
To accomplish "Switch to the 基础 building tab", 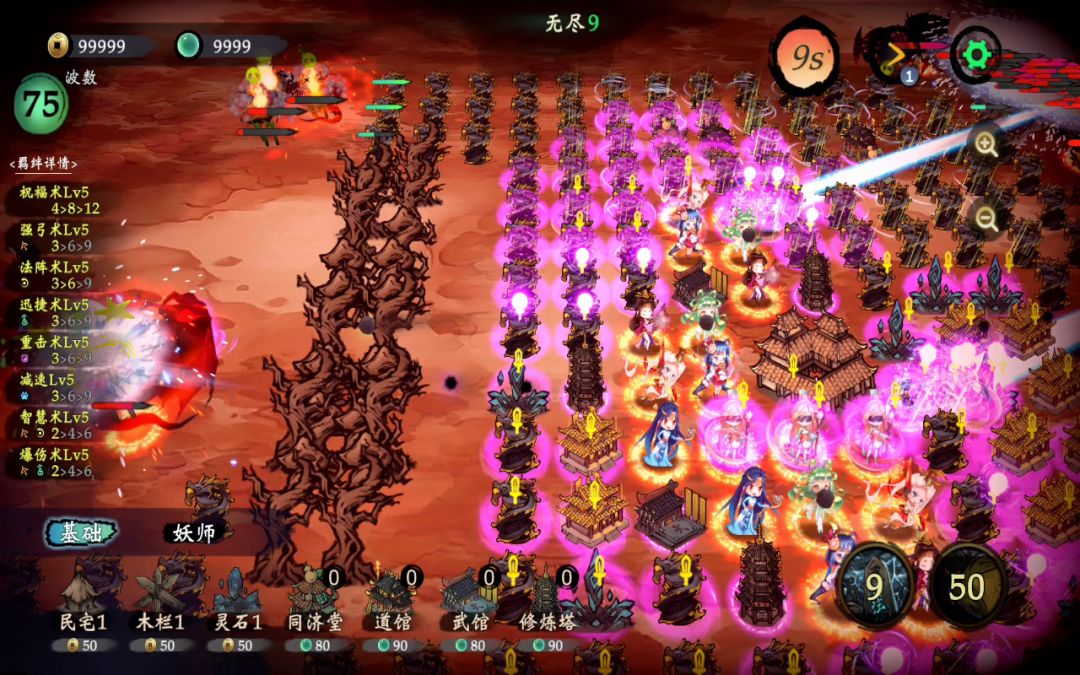I will pos(81,533).
